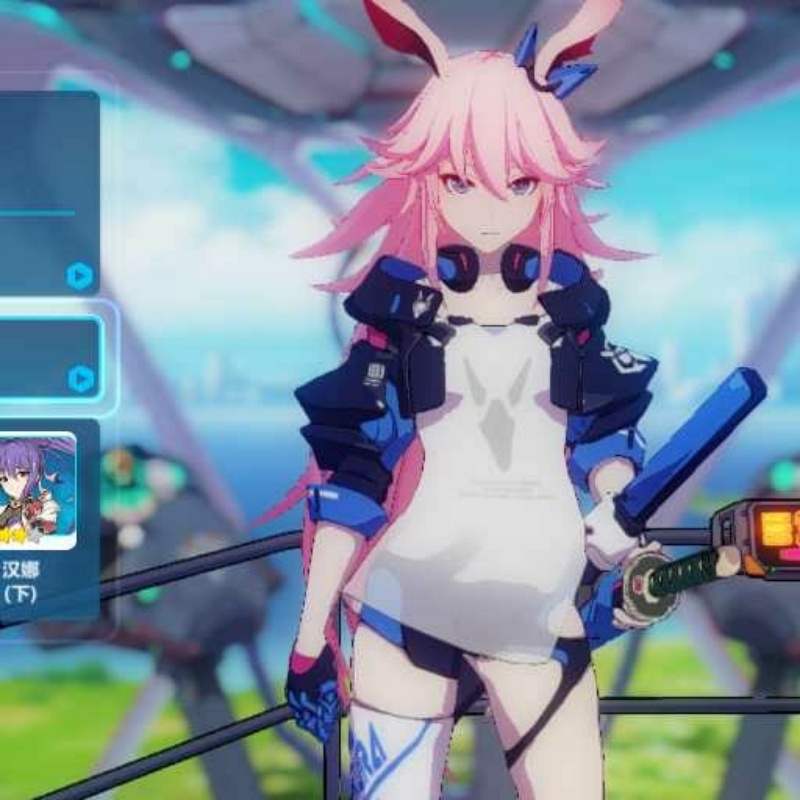
Task: Select the purple-haired character portrait card
Action: point(37,490)
